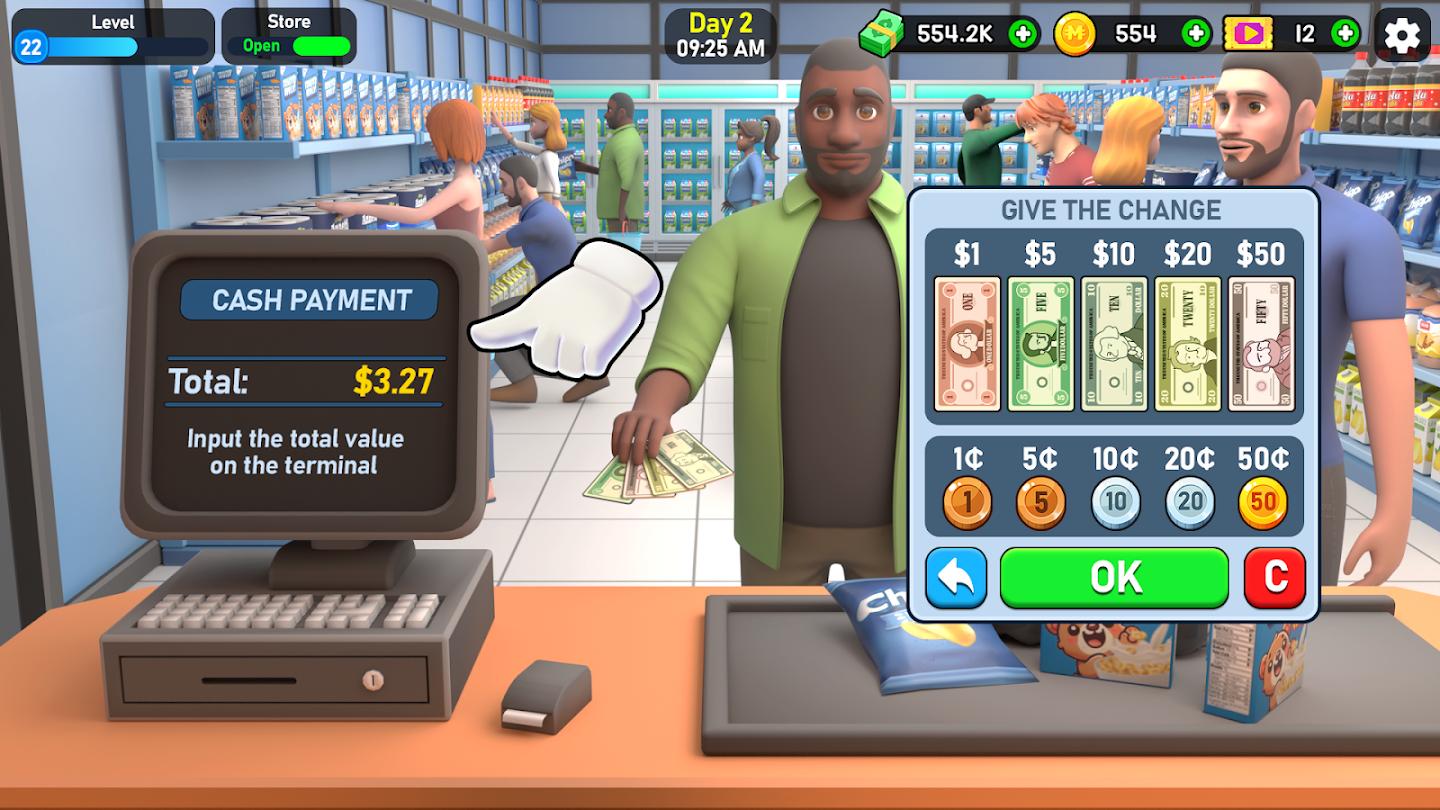Select the 50¢ coin

[x=1262, y=501]
